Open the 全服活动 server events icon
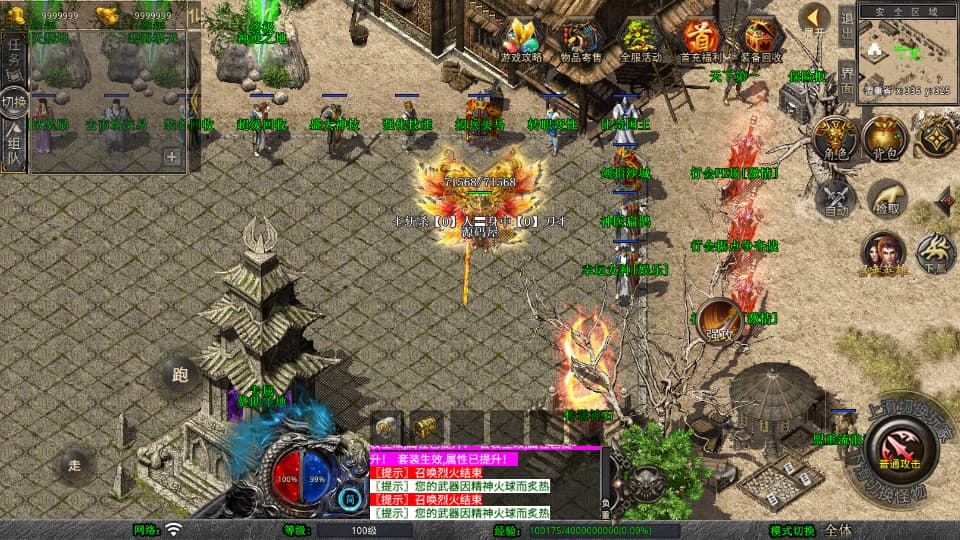 (x=642, y=39)
